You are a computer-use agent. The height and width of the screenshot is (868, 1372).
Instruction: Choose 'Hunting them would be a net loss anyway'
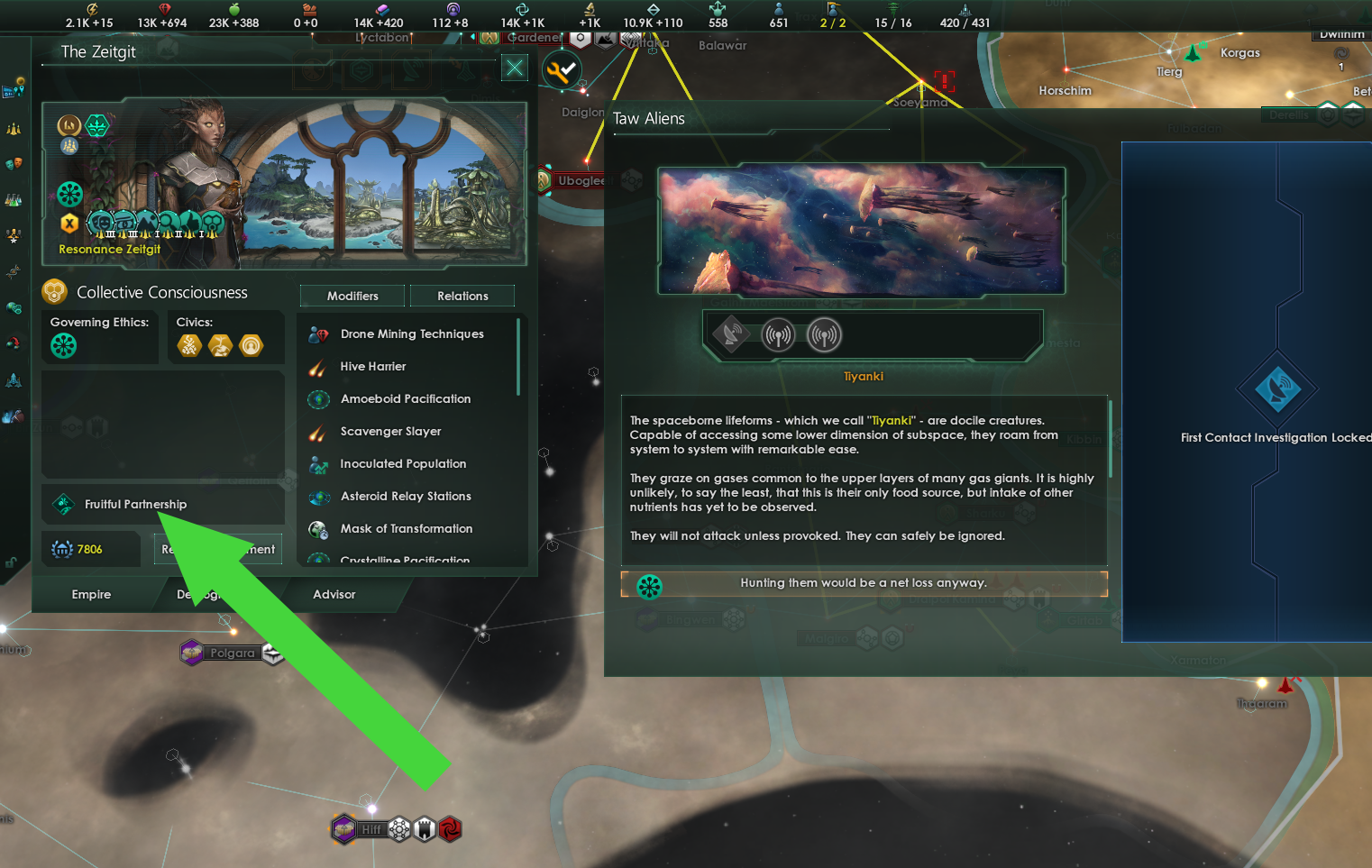point(864,583)
